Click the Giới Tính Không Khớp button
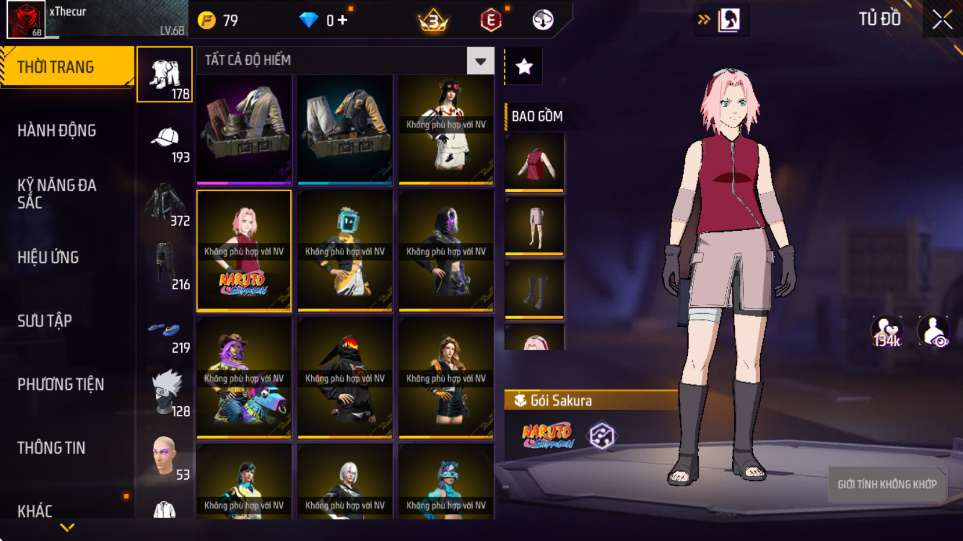 point(888,485)
